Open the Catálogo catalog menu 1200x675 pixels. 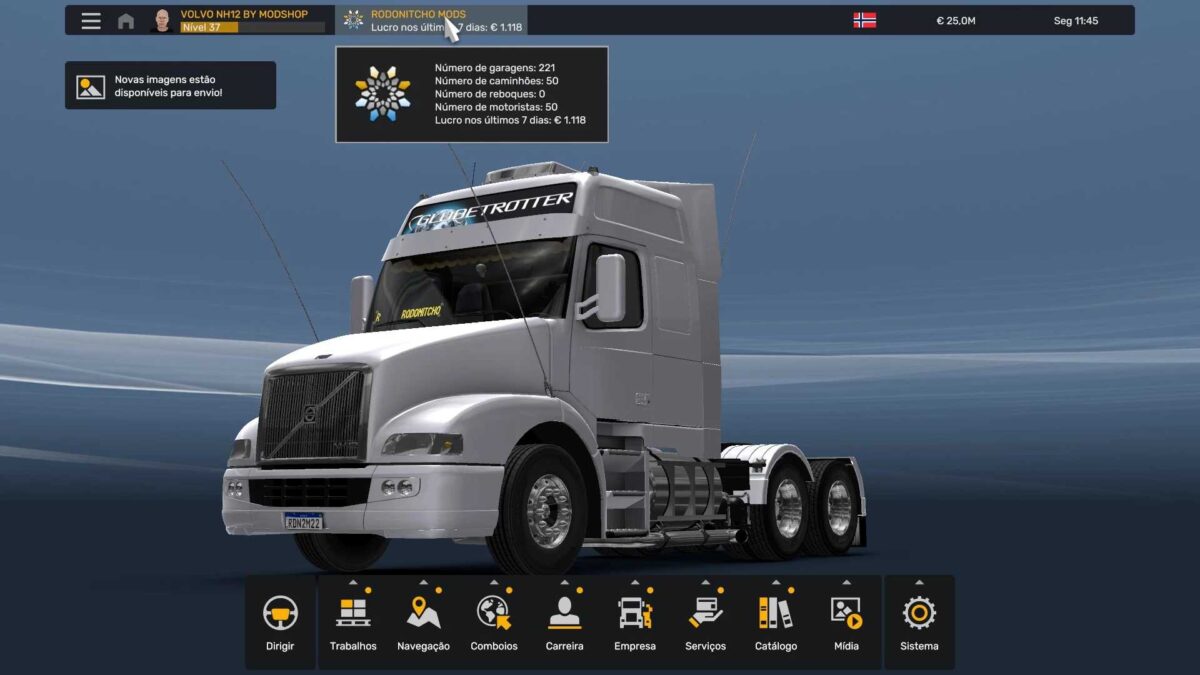[x=776, y=622]
